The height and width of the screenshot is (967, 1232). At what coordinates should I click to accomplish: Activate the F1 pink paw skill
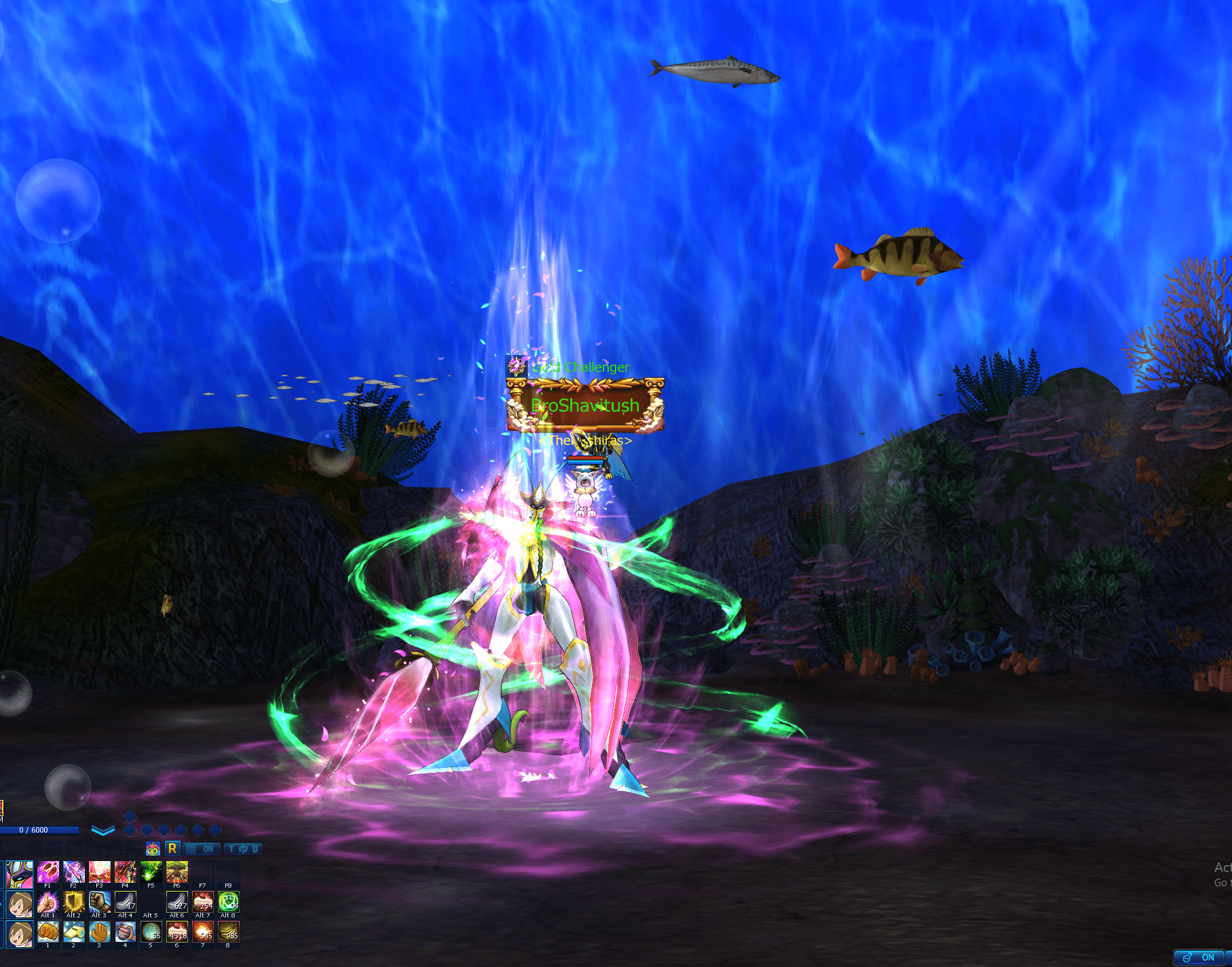pyautogui.click(x=48, y=871)
